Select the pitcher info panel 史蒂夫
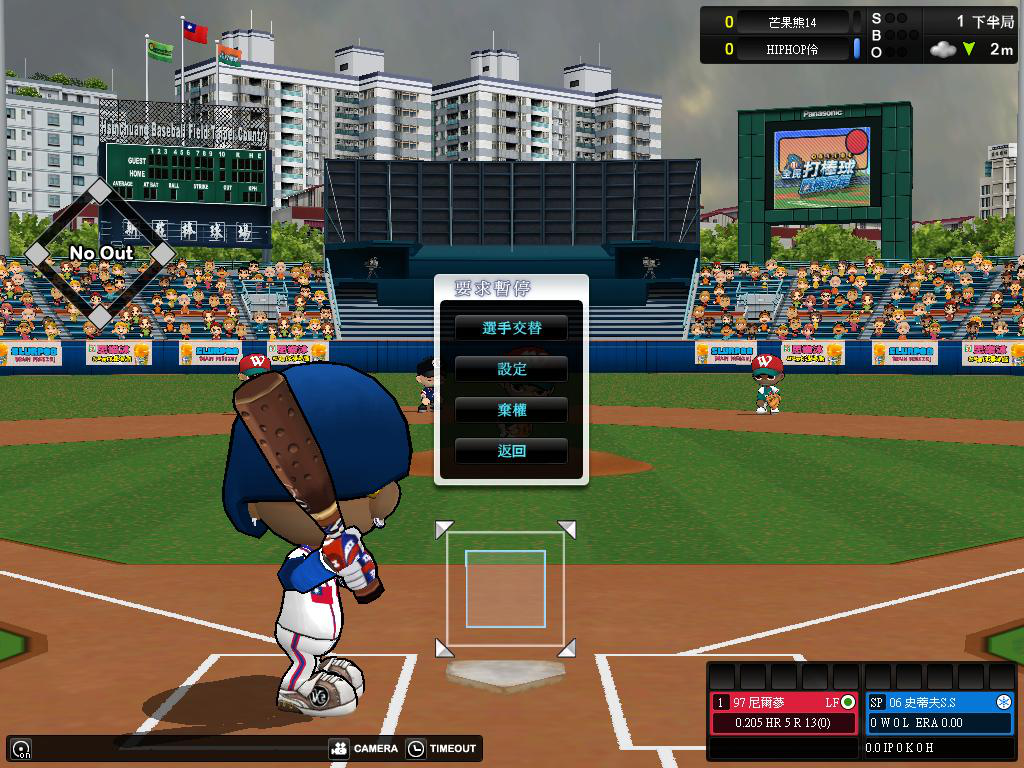 (939, 712)
